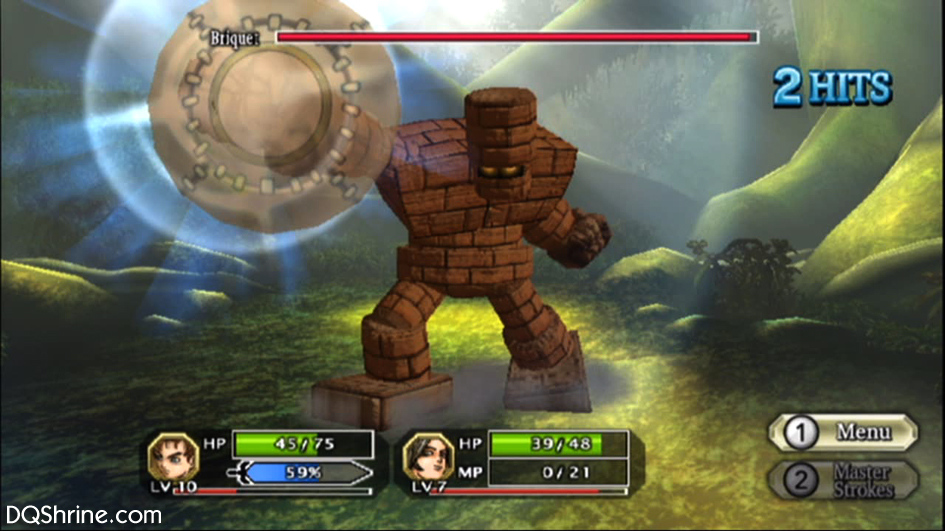Activate the Master Strokes button
The height and width of the screenshot is (531, 945).
click(842, 479)
